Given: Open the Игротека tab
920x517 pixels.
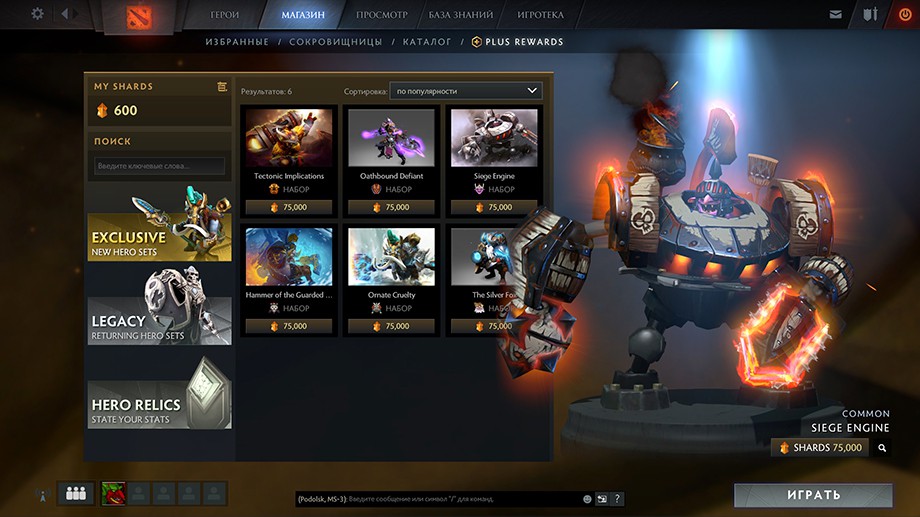Looking at the screenshot, I should coord(540,15).
